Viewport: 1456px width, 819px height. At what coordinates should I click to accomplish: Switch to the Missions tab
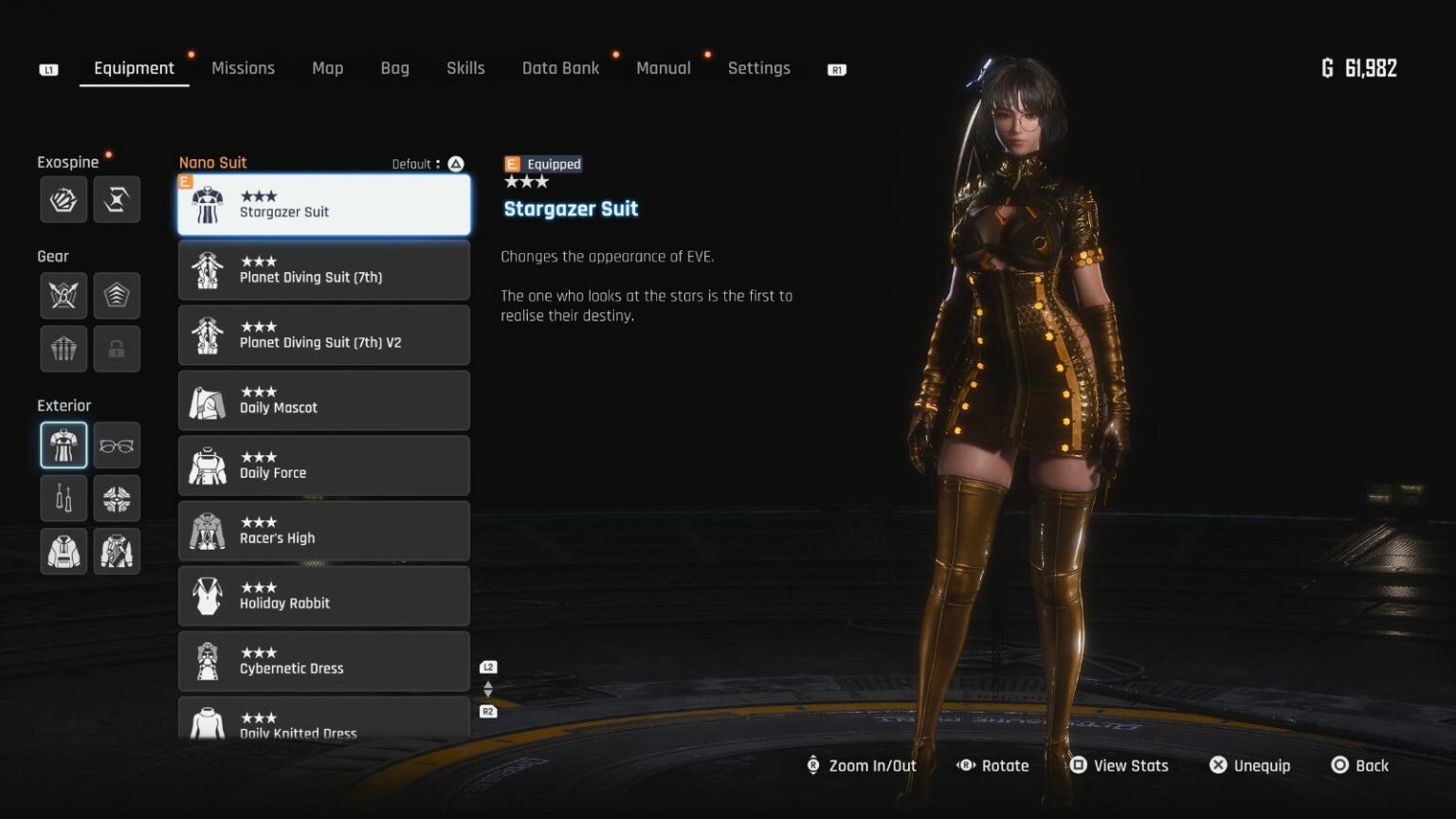(243, 68)
